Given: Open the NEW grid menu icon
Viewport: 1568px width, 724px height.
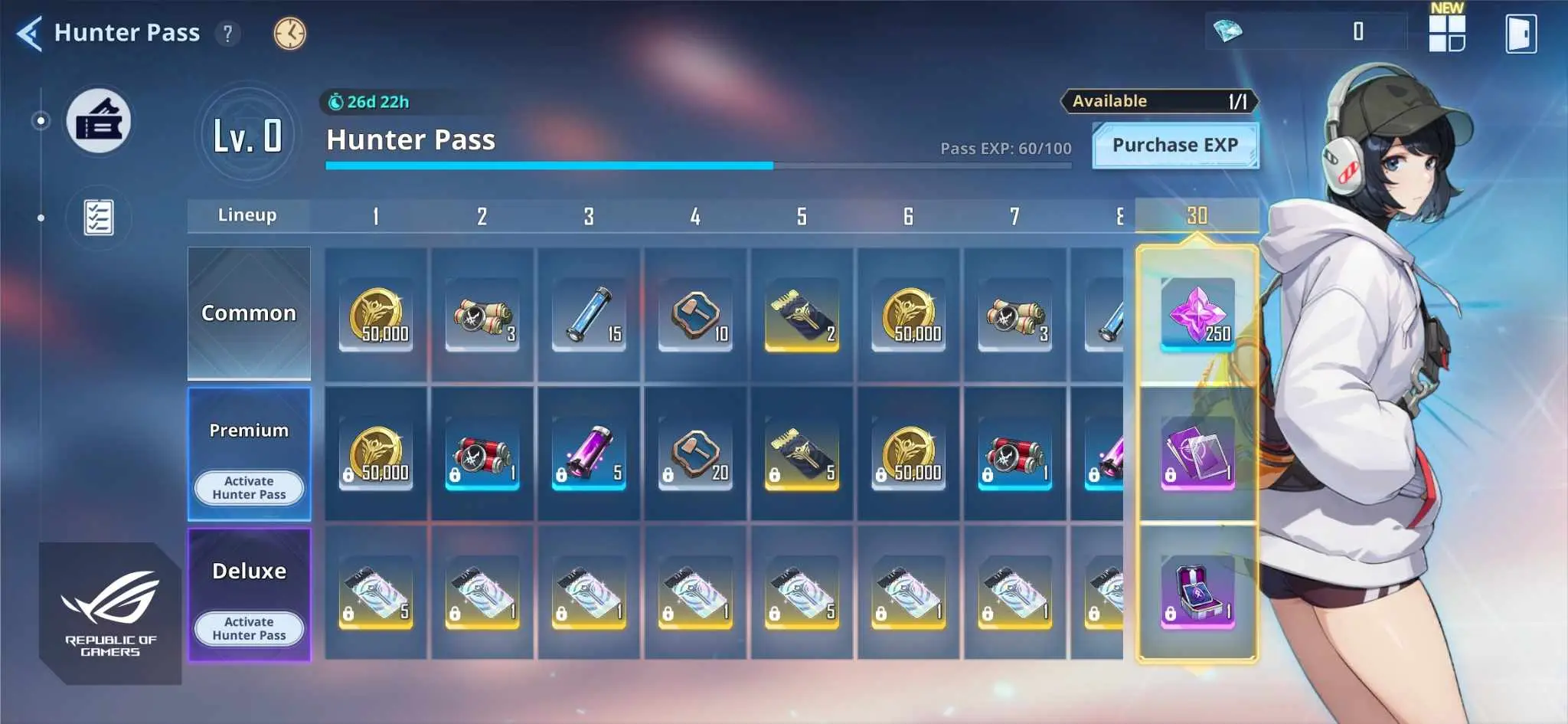Looking at the screenshot, I should pos(1446,32).
